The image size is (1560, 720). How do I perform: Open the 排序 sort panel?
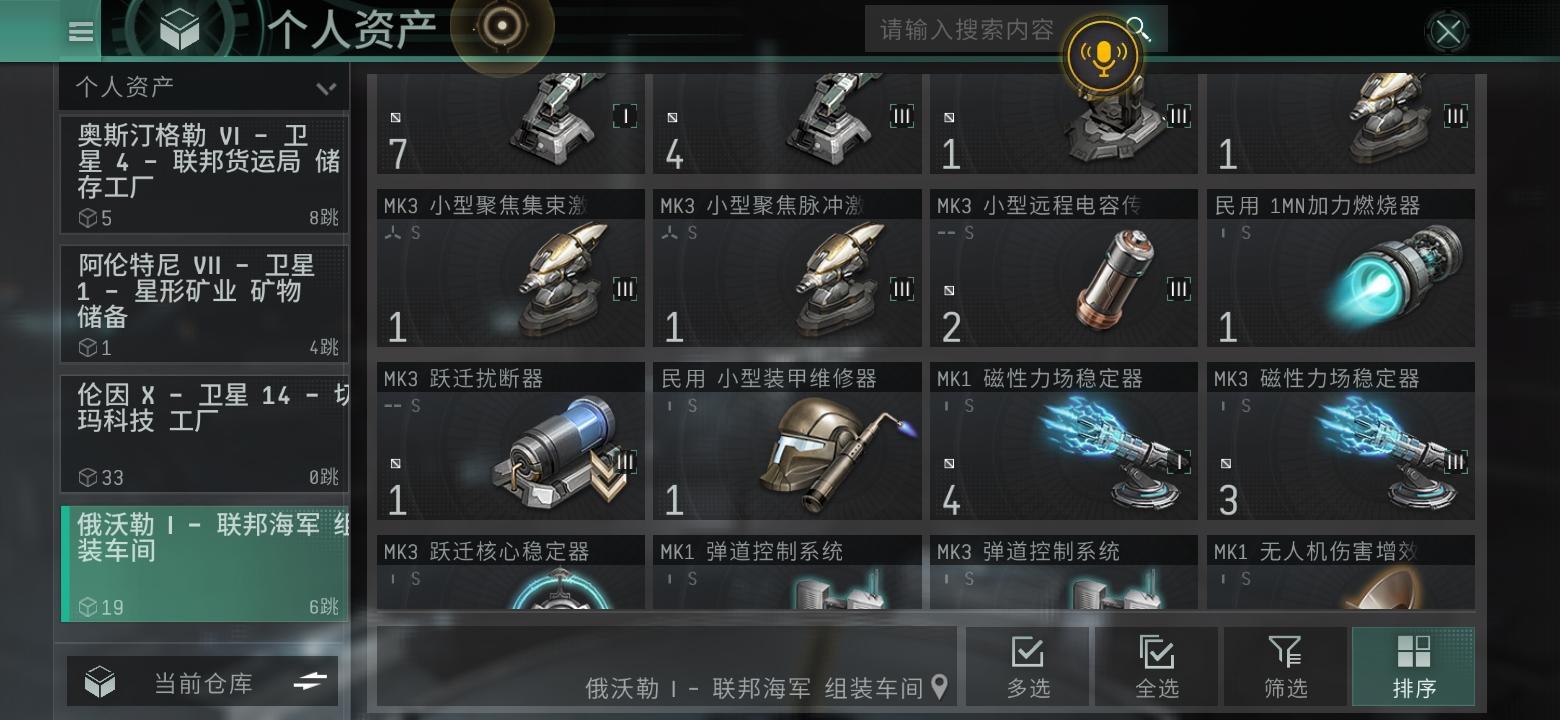1412,666
